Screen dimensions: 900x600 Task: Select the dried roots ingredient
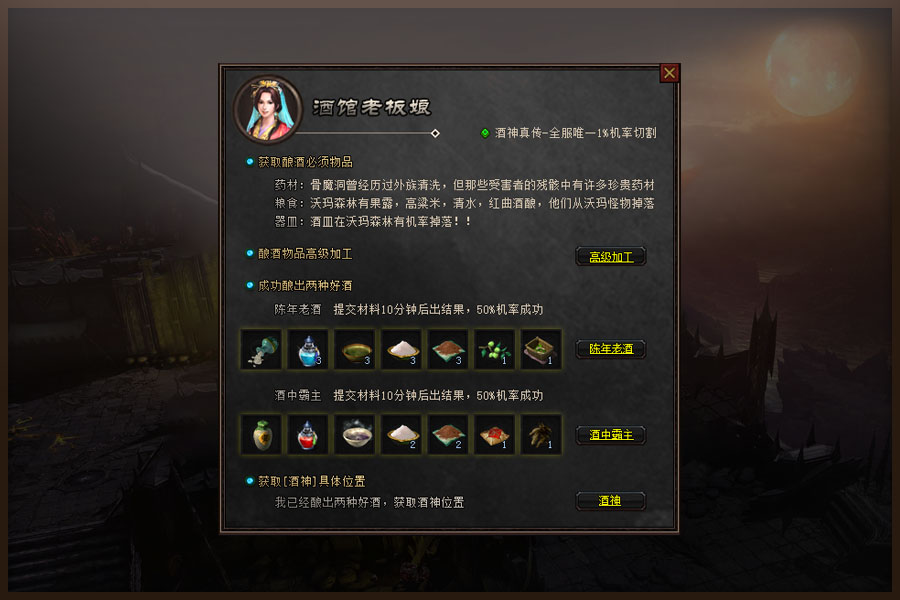coord(541,435)
